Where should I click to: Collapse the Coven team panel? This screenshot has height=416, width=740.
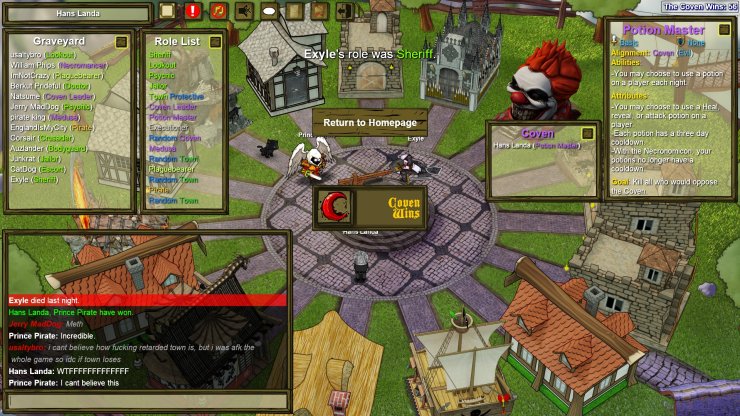pyautogui.click(x=587, y=133)
